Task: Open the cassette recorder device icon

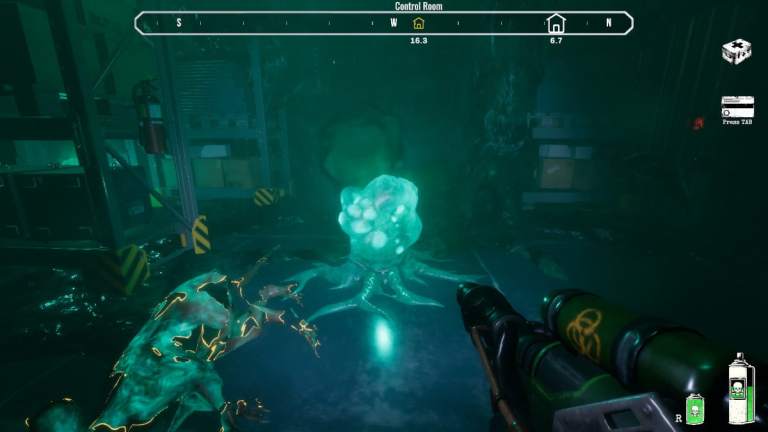Action: (x=737, y=107)
